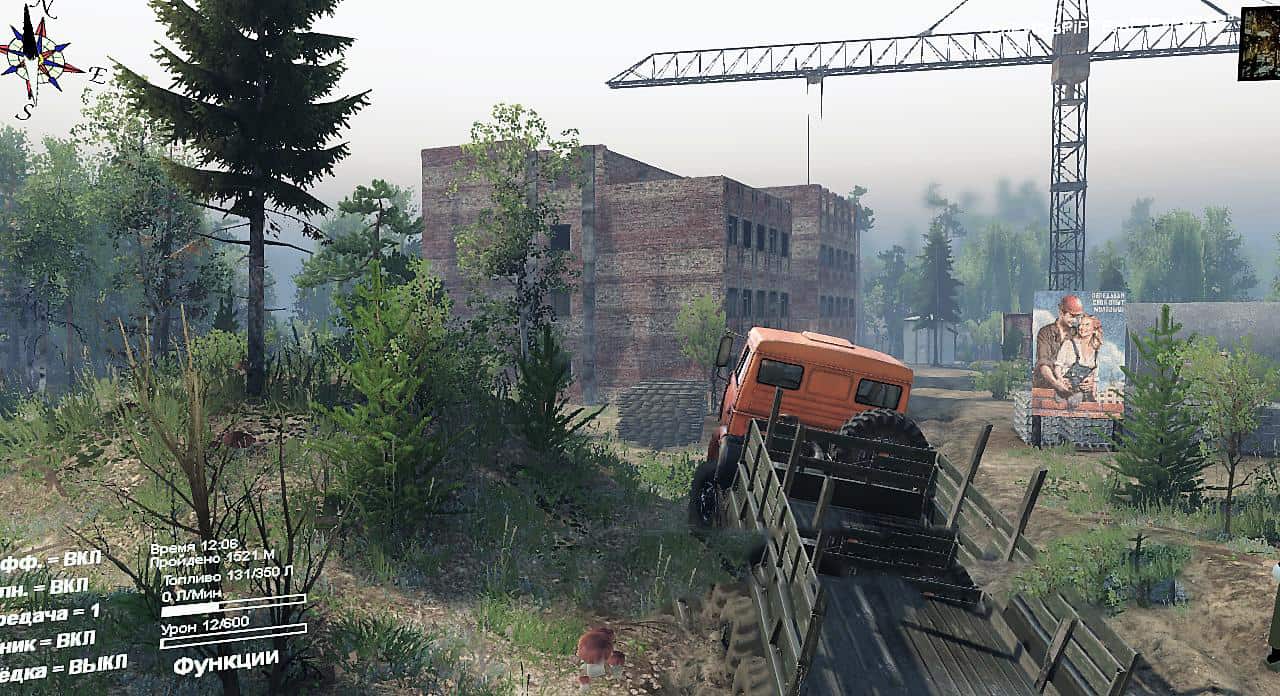This screenshot has width=1280, height=696.
Task: Click the compass rose icon
Action: (x=38, y=56)
